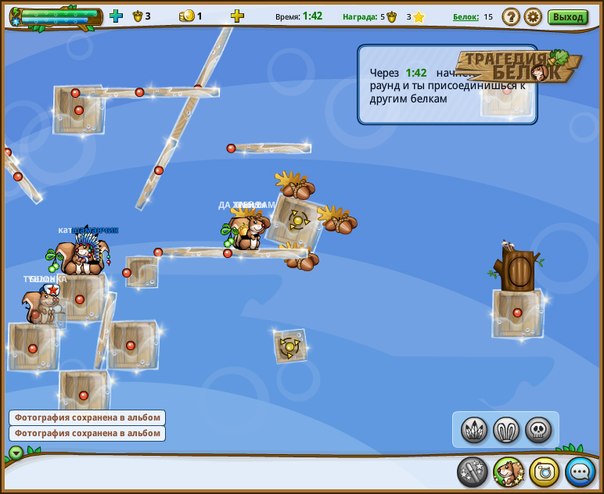Open the squirrel character button
Viewport: 604px width, 494px height.
tap(507, 471)
